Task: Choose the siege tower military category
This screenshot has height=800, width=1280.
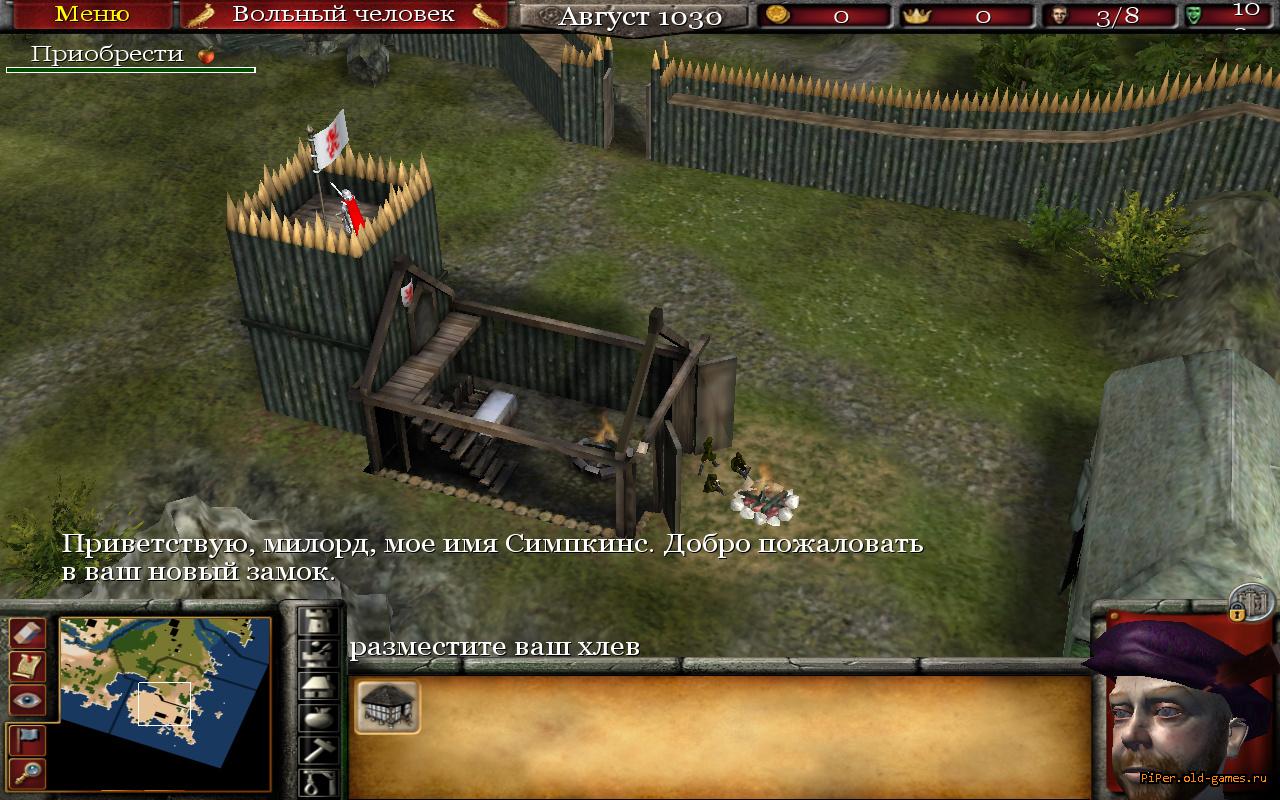Action: coord(318,654)
